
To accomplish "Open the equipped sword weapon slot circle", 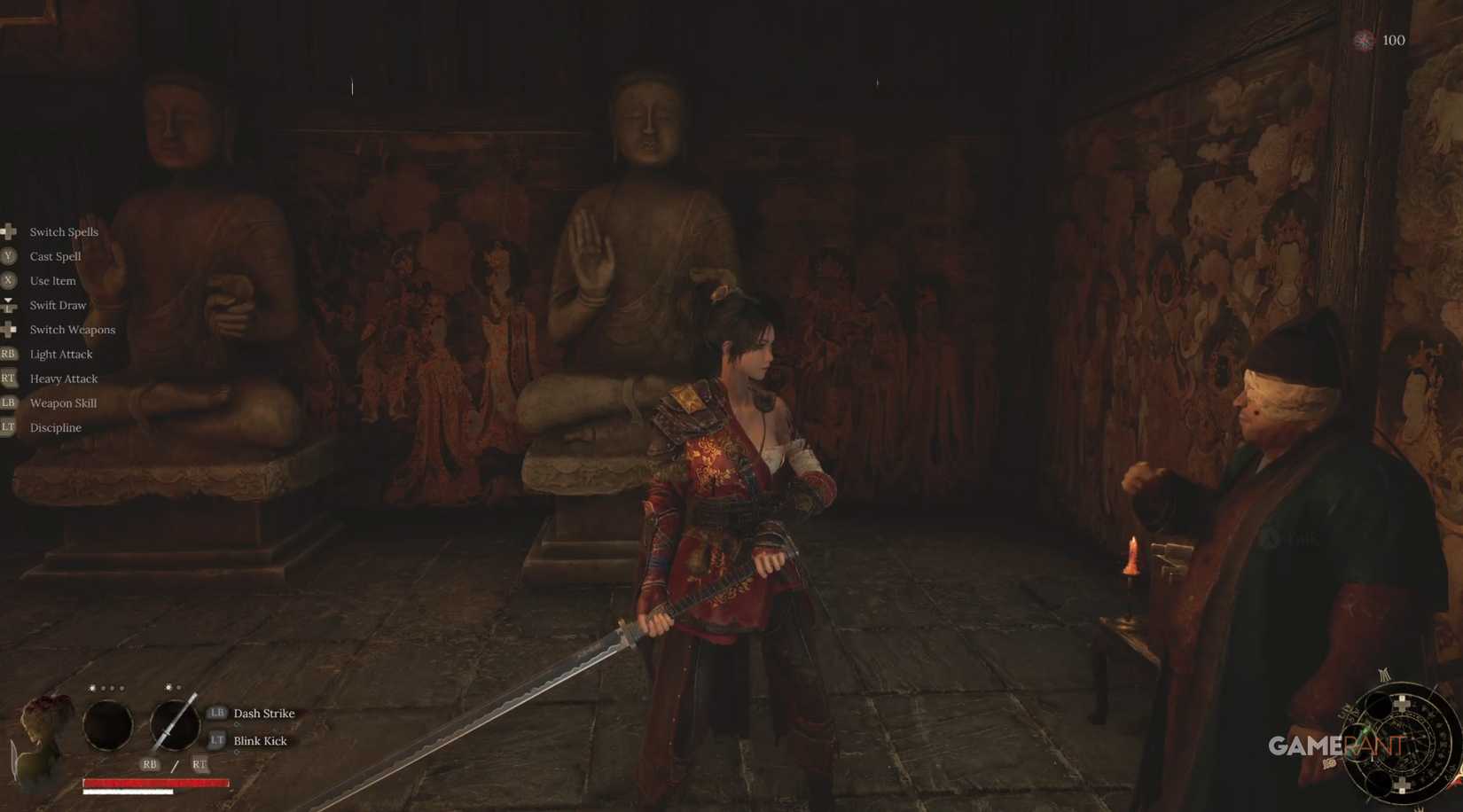I will coord(174,725).
